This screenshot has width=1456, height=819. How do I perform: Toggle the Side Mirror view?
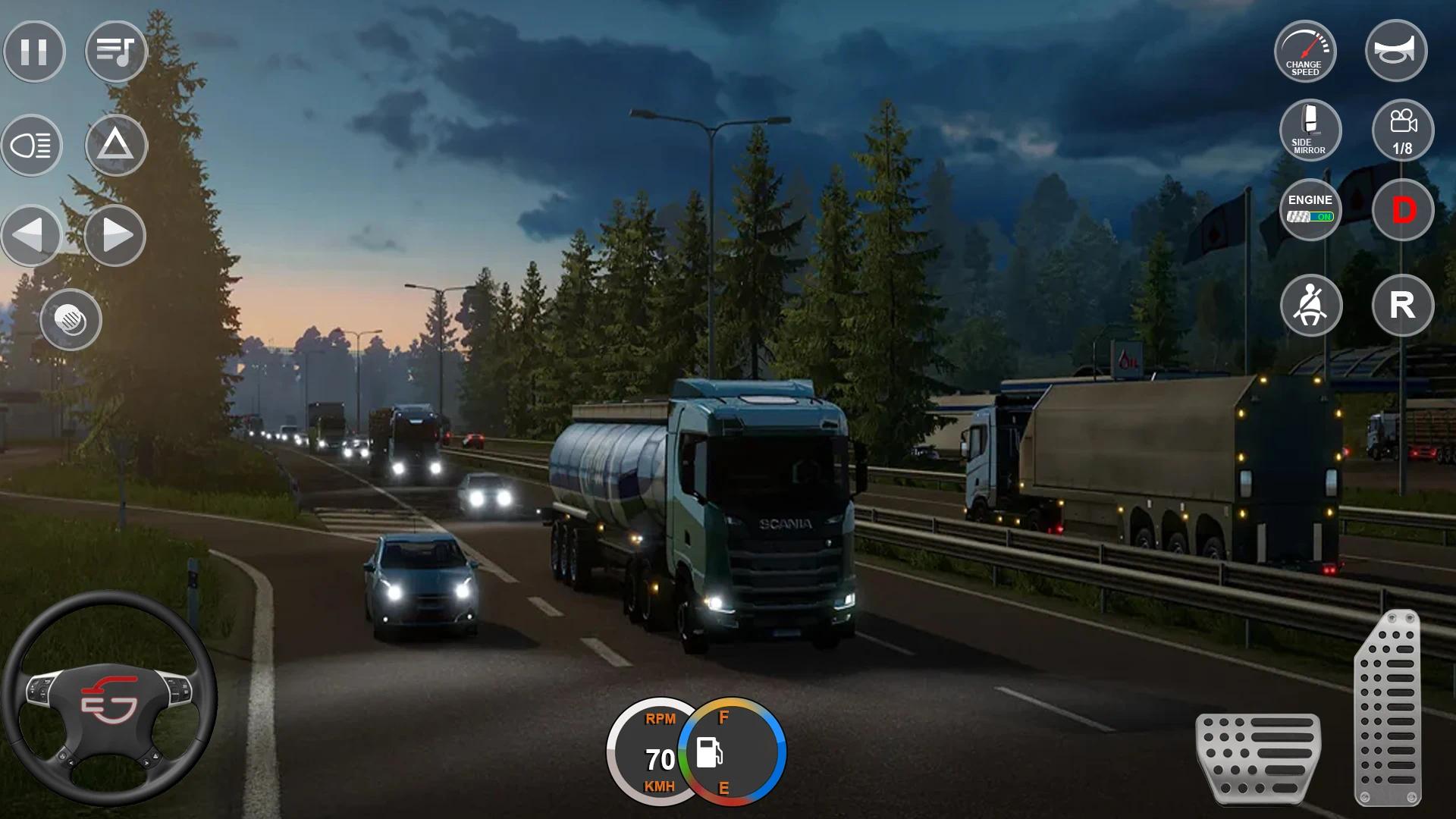[1310, 130]
